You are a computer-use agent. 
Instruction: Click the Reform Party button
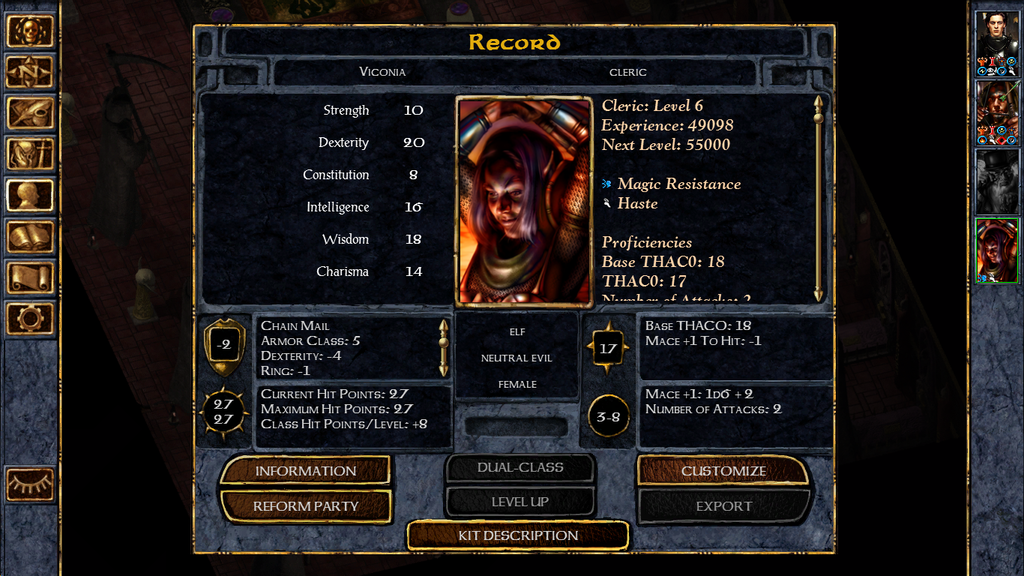[305, 506]
